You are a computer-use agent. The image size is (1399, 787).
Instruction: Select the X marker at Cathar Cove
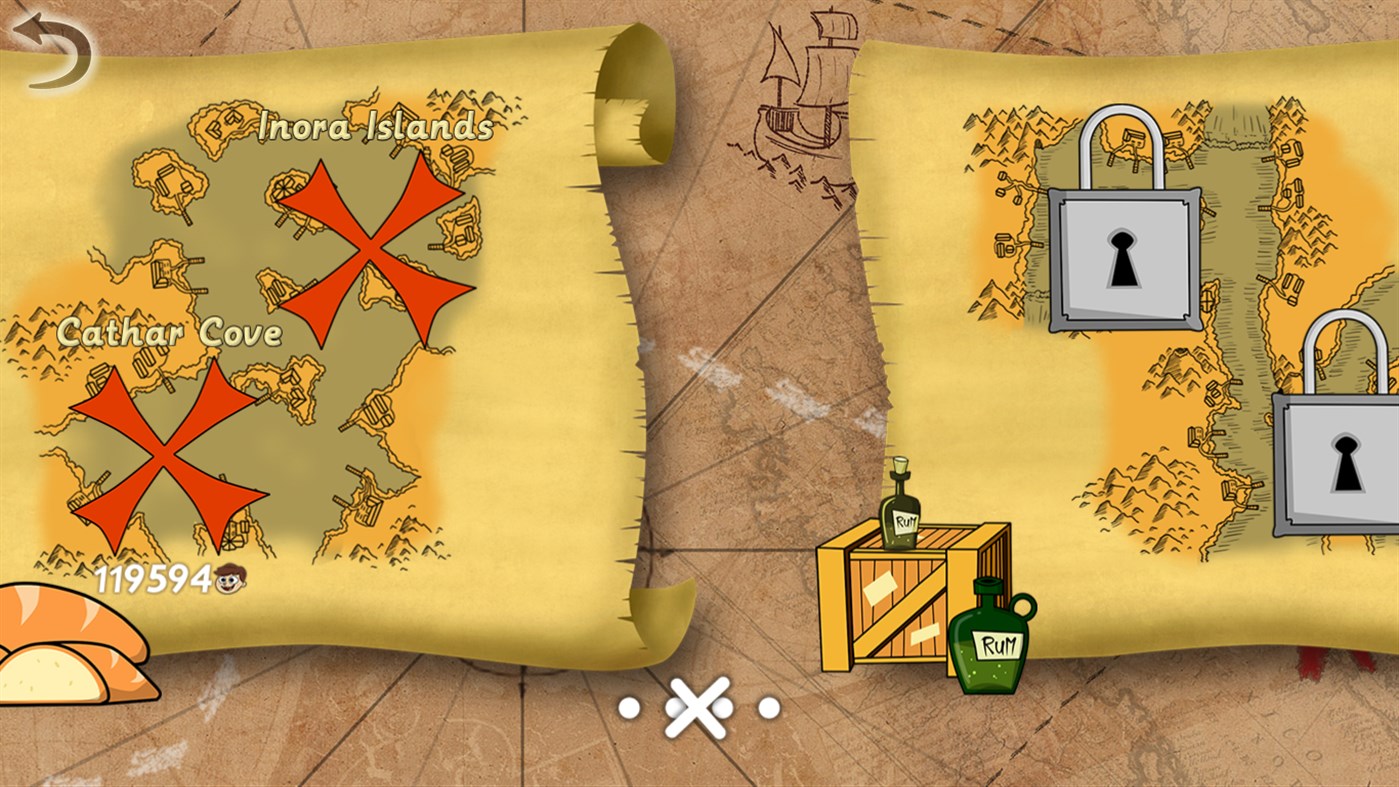point(163,452)
